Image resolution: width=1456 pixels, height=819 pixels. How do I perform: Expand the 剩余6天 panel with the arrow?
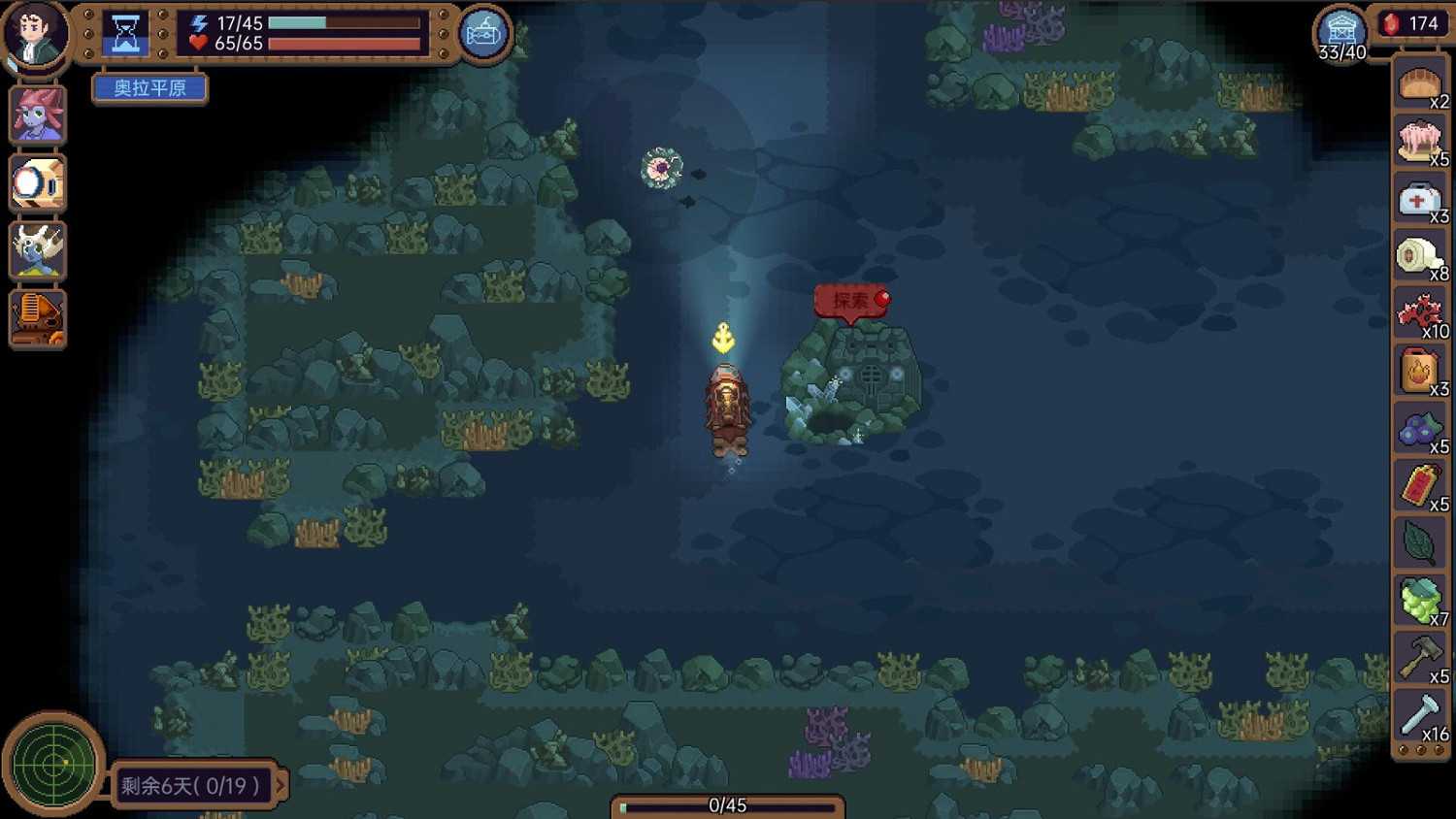coord(281,787)
